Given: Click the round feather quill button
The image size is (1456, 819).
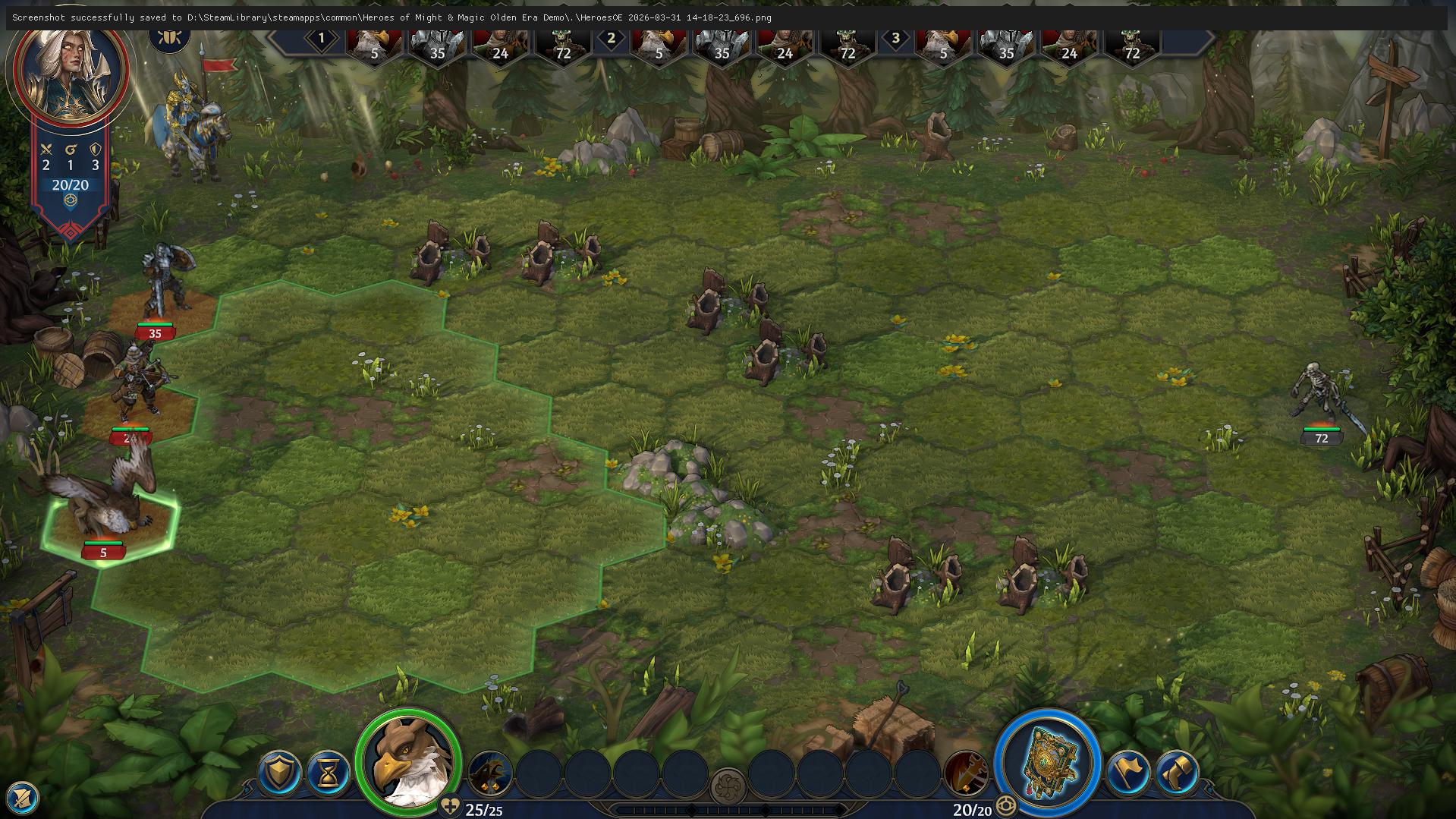Looking at the screenshot, I should coord(21,798).
